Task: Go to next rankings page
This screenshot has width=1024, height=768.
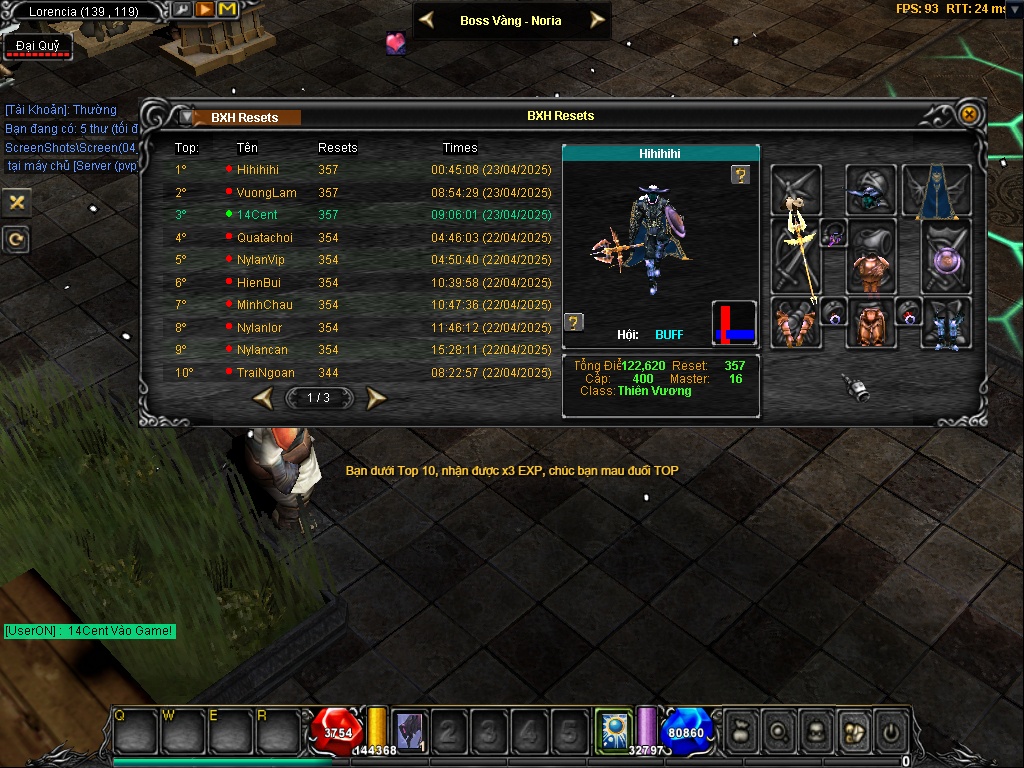Action: [x=376, y=398]
